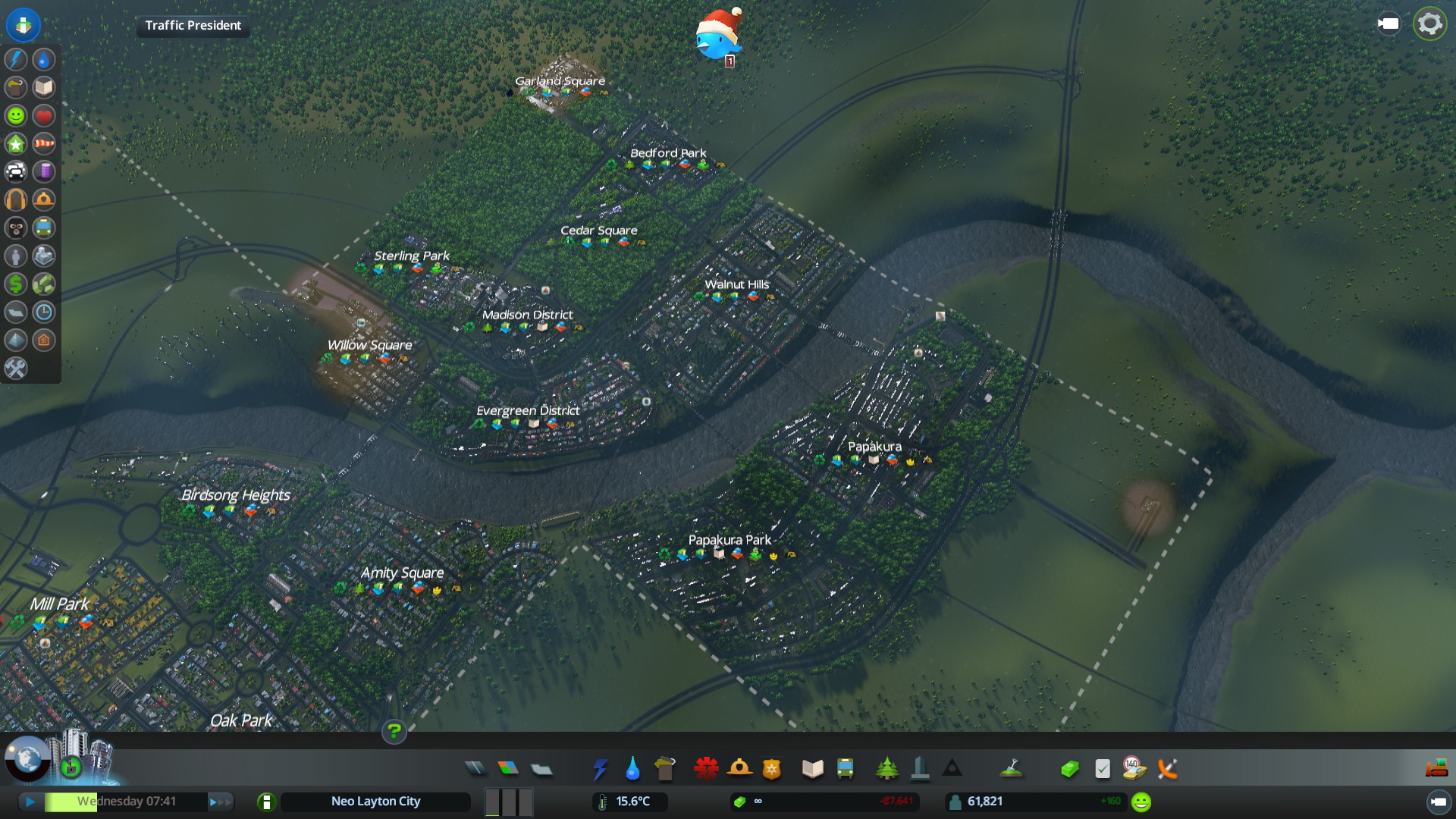Select the public transport bus info view
The height and width of the screenshot is (819, 1456).
(x=44, y=227)
